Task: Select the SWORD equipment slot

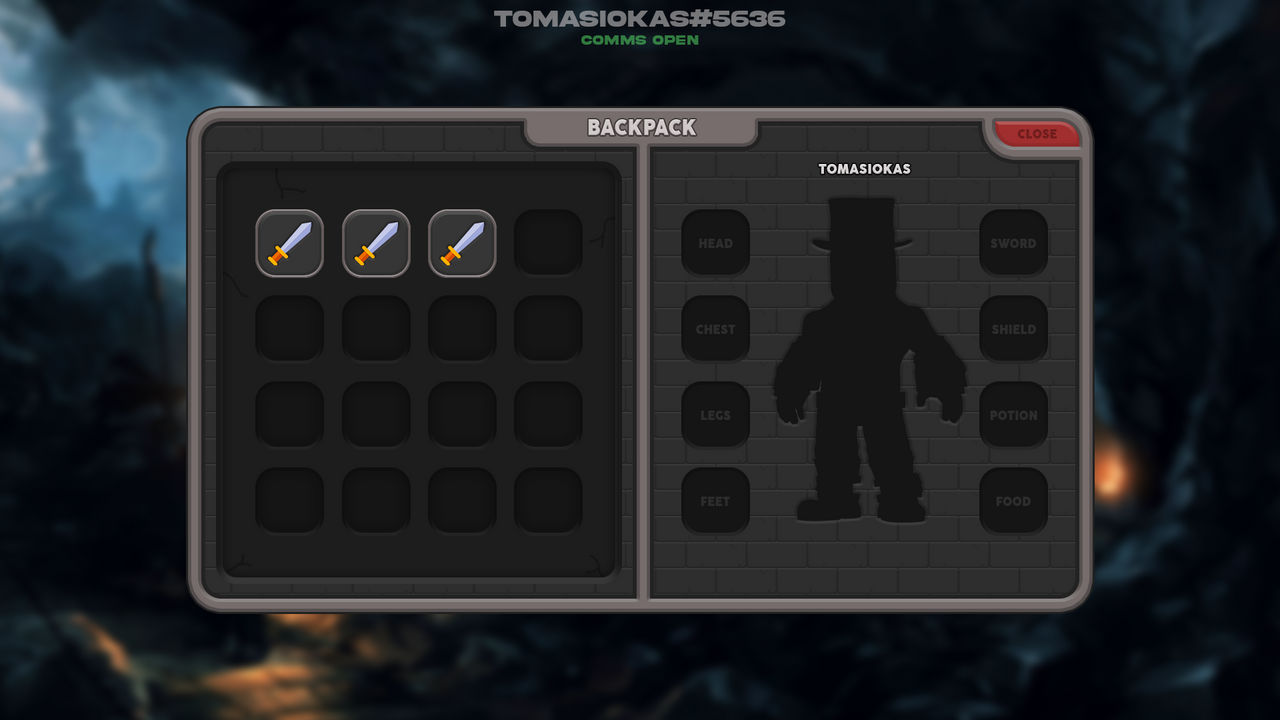Action: coord(1014,243)
